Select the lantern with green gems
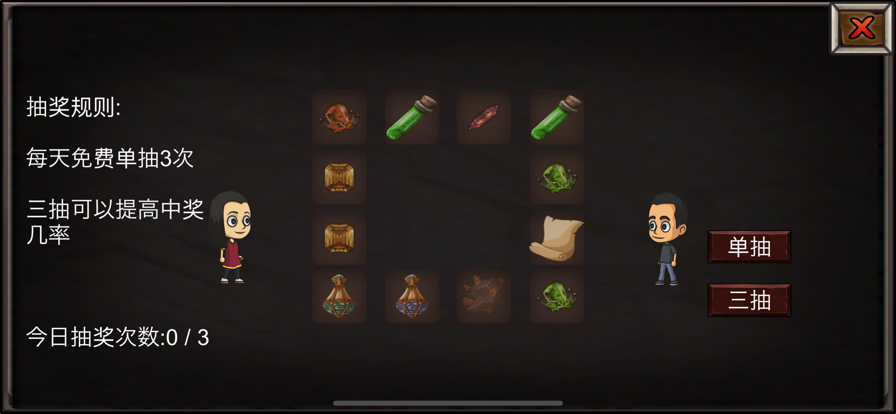 [339, 297]
